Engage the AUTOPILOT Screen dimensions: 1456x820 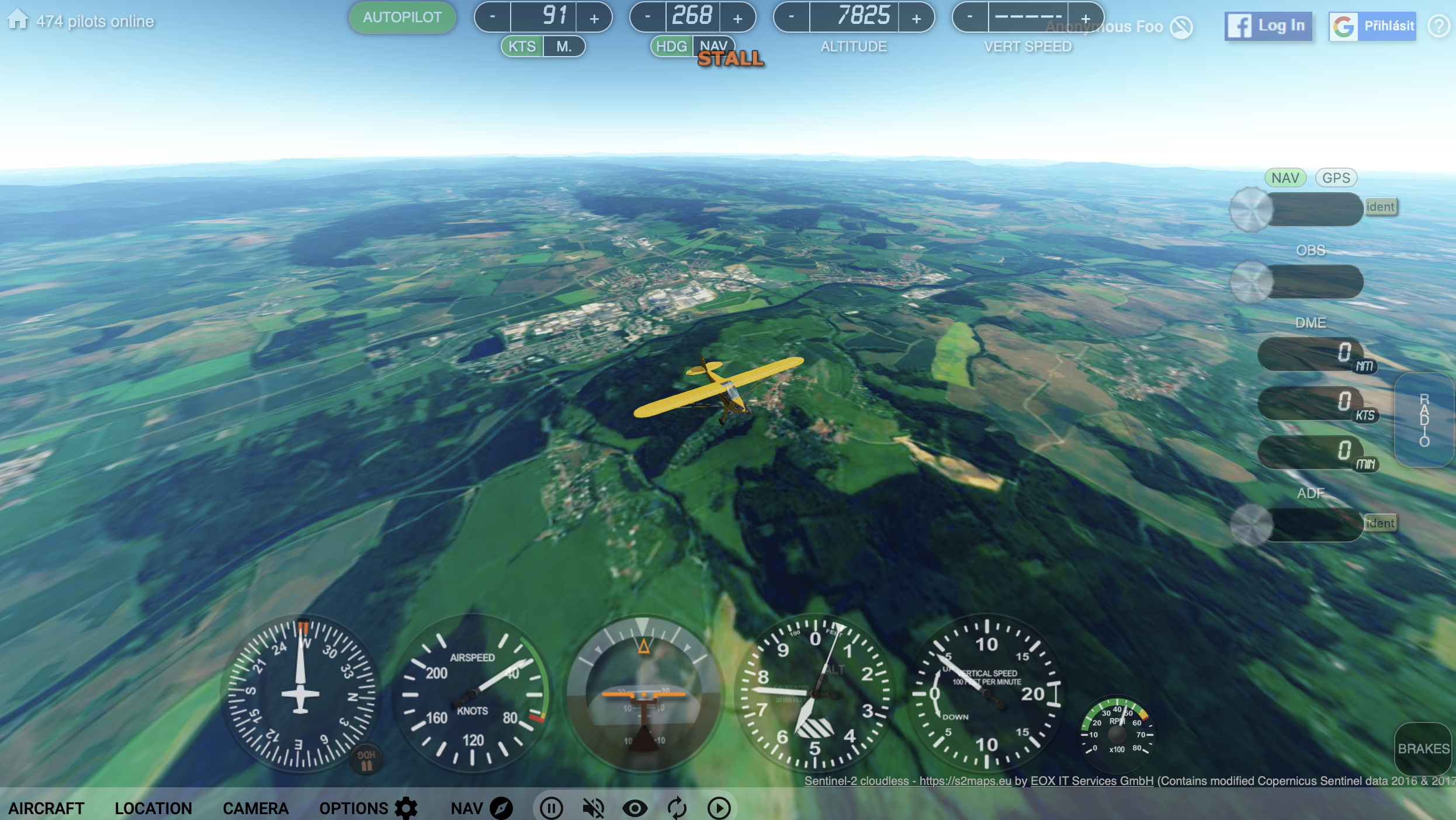pos(402,18)
